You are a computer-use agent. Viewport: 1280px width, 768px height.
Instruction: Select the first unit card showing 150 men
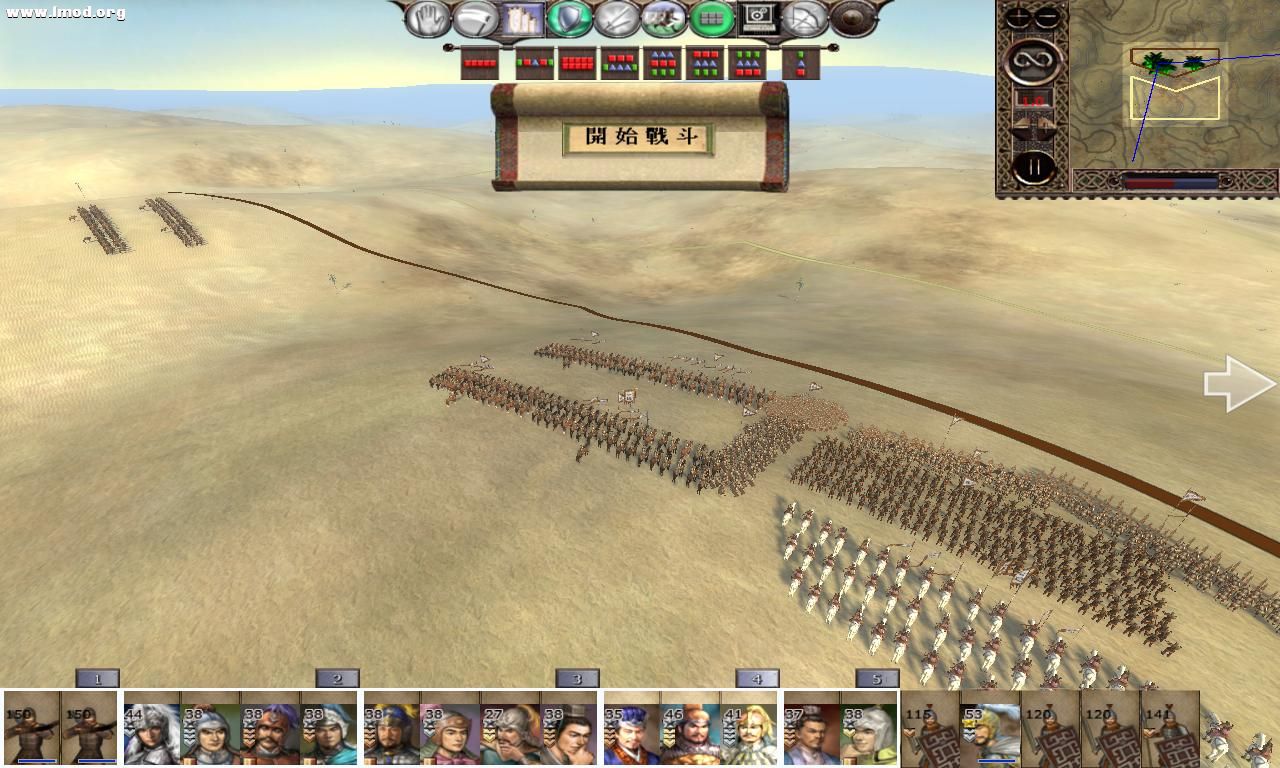point(30,730)
